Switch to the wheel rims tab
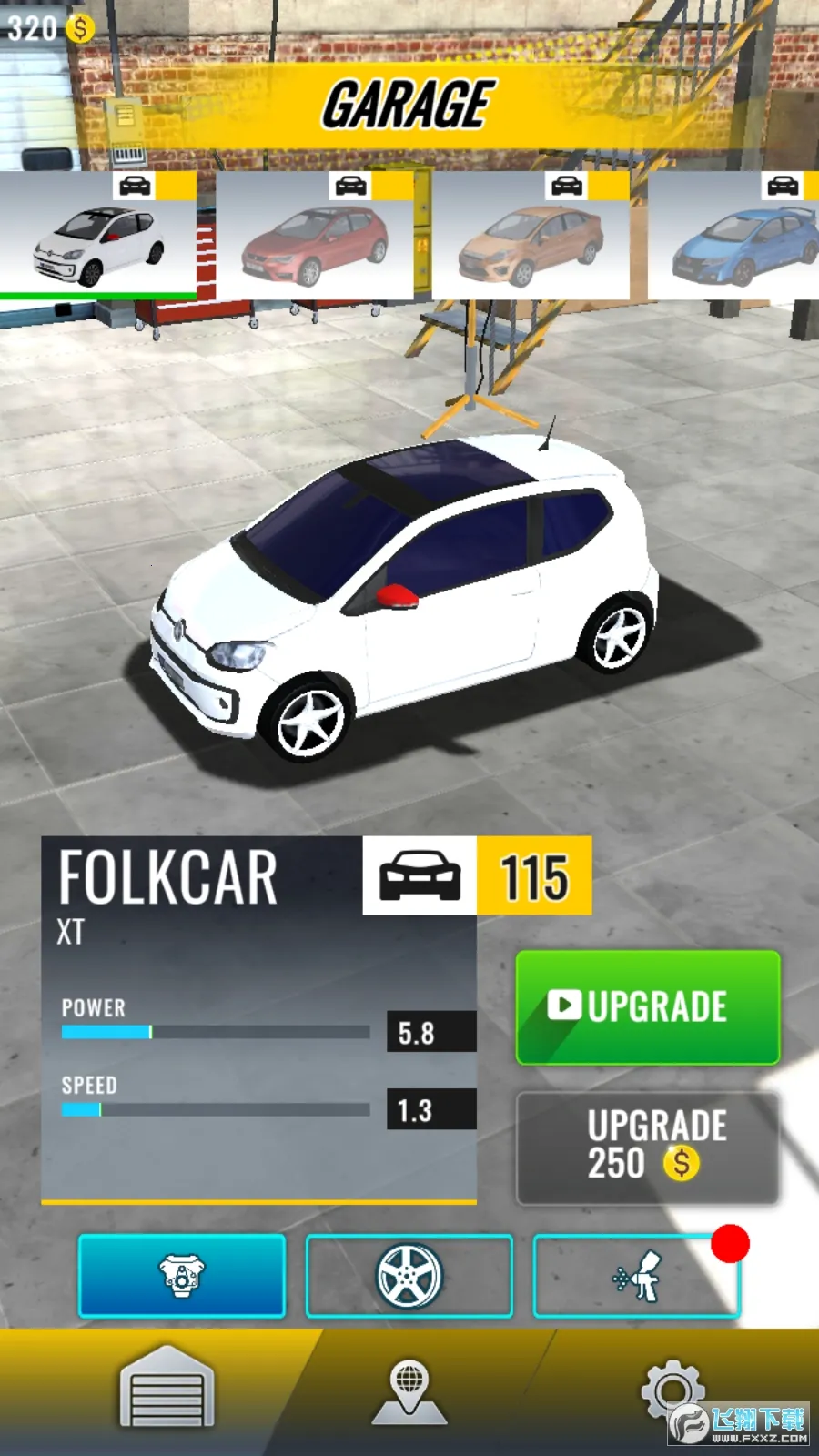The image size is (819, 1456). coord(409,1276)
